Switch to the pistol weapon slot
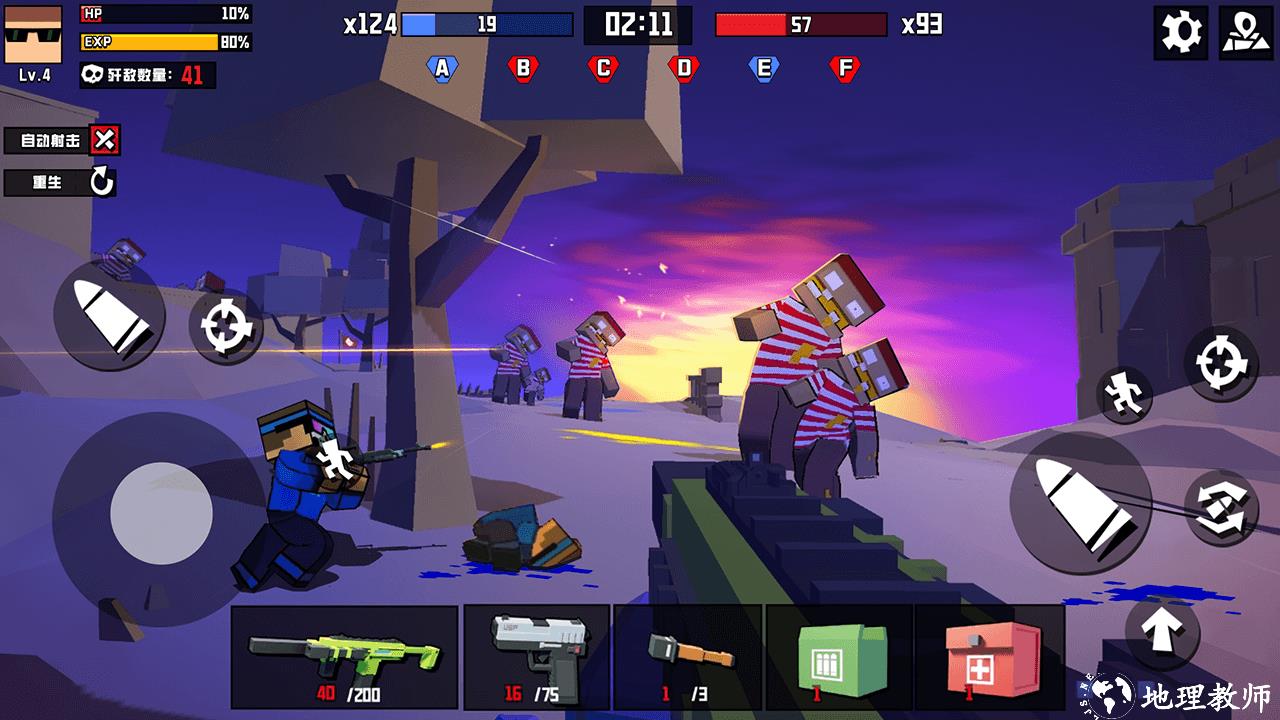Image resolution: width=1280 pixels, height=720 pixels. tap(536, 657)
